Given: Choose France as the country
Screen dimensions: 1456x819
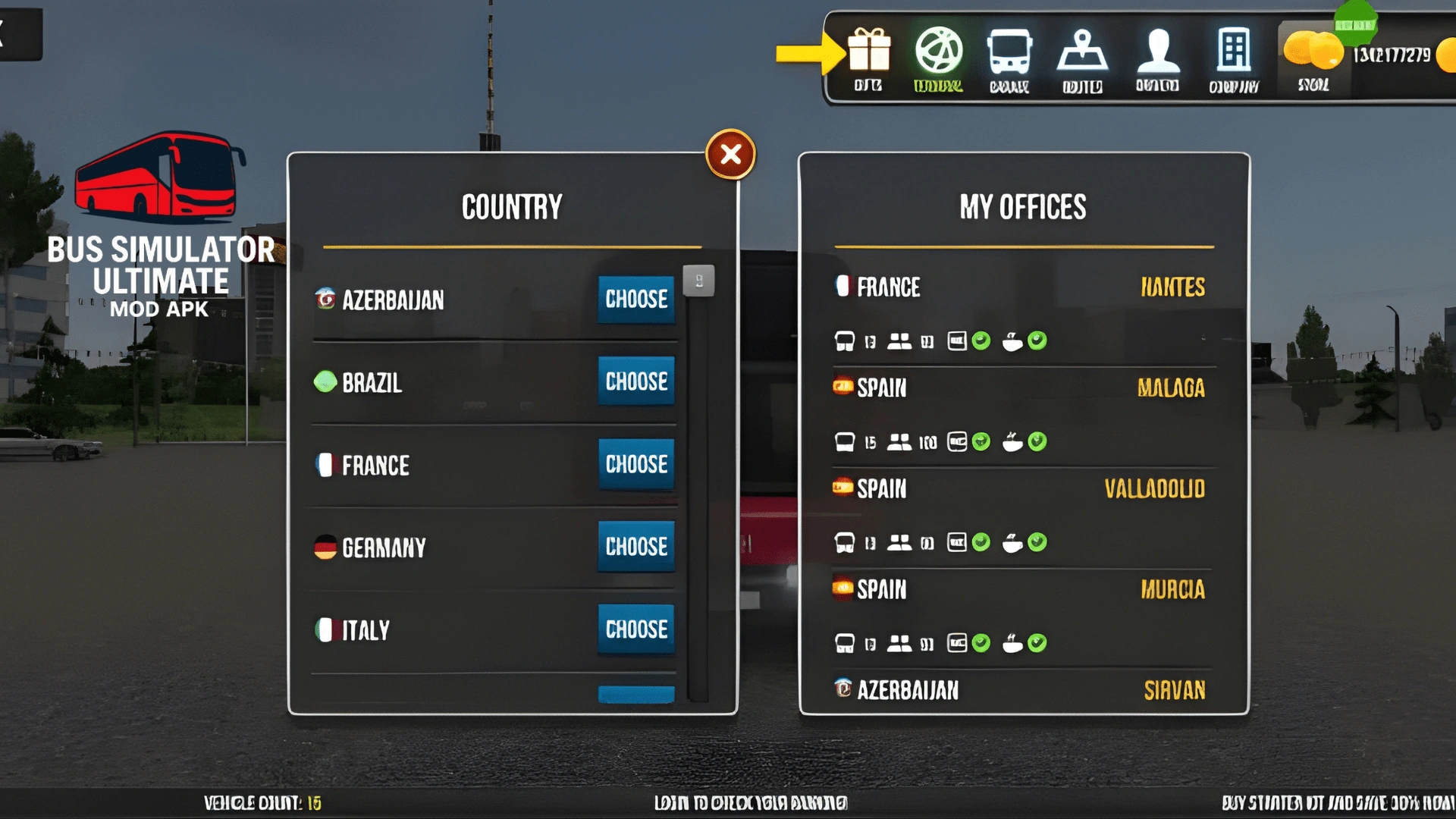Looking at the screenshot, I should 635,464.
